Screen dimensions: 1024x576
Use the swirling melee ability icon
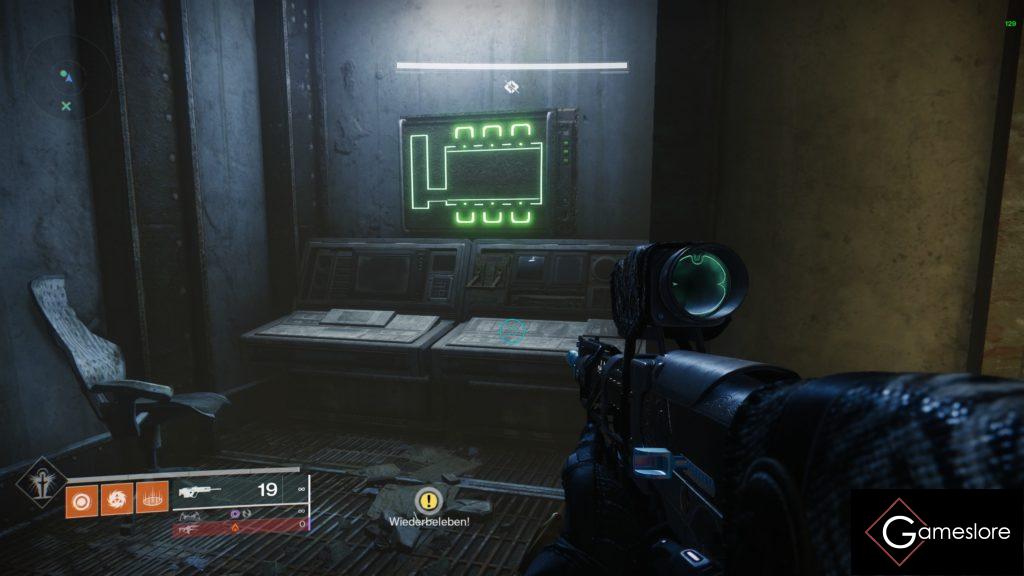[116, 499]
